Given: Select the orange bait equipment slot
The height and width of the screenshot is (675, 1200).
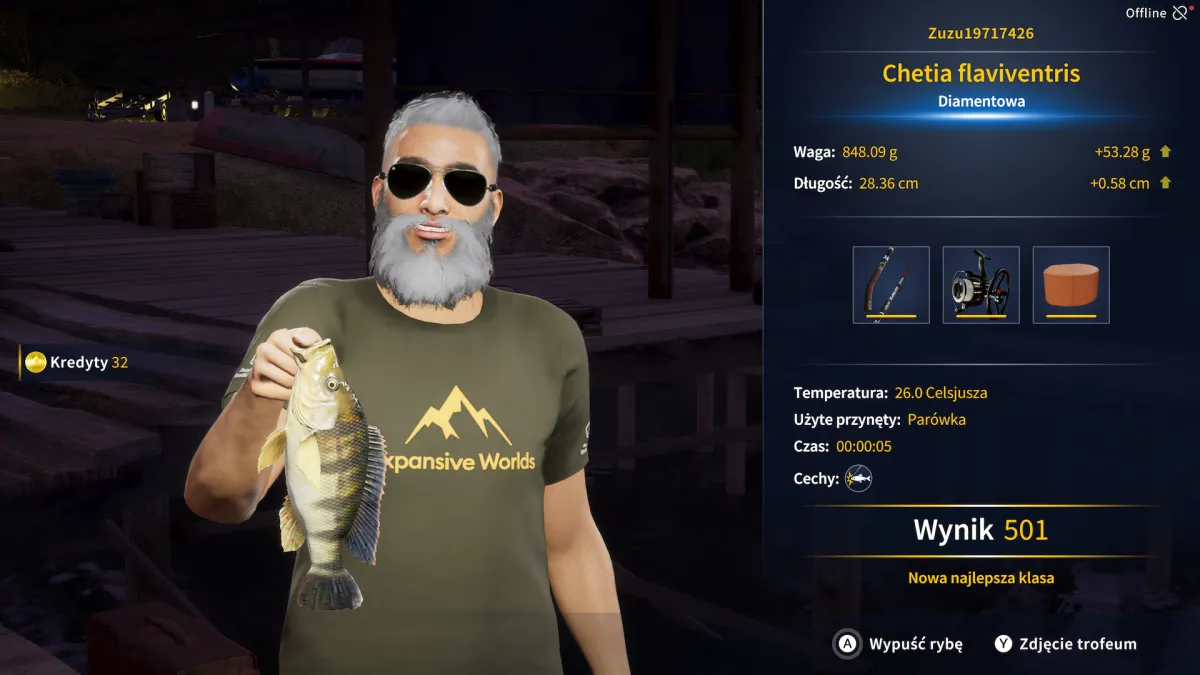Looking at the screenshot, I should click(1071, 285).
